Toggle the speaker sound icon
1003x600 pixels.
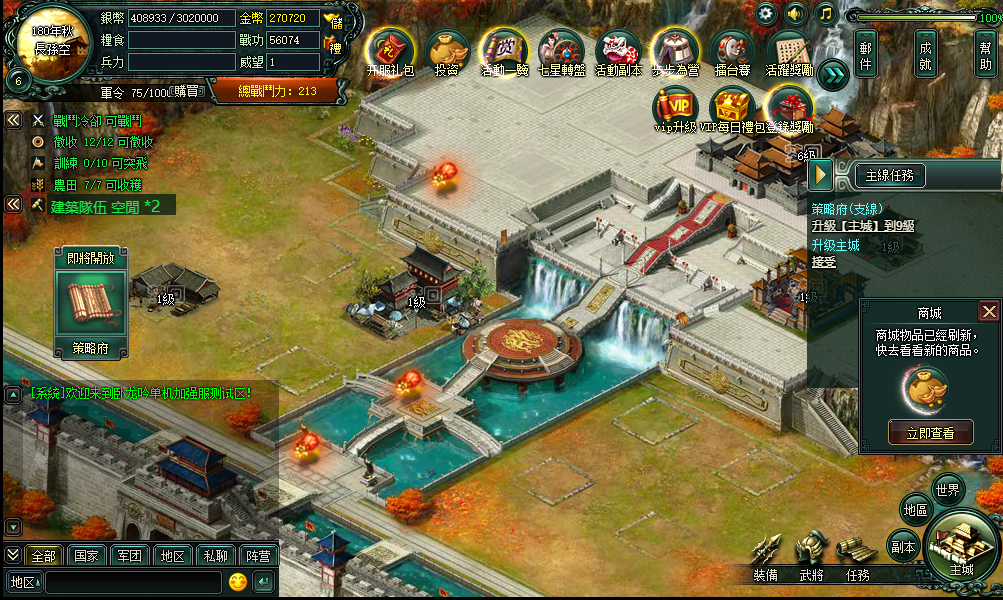[796, 14]
